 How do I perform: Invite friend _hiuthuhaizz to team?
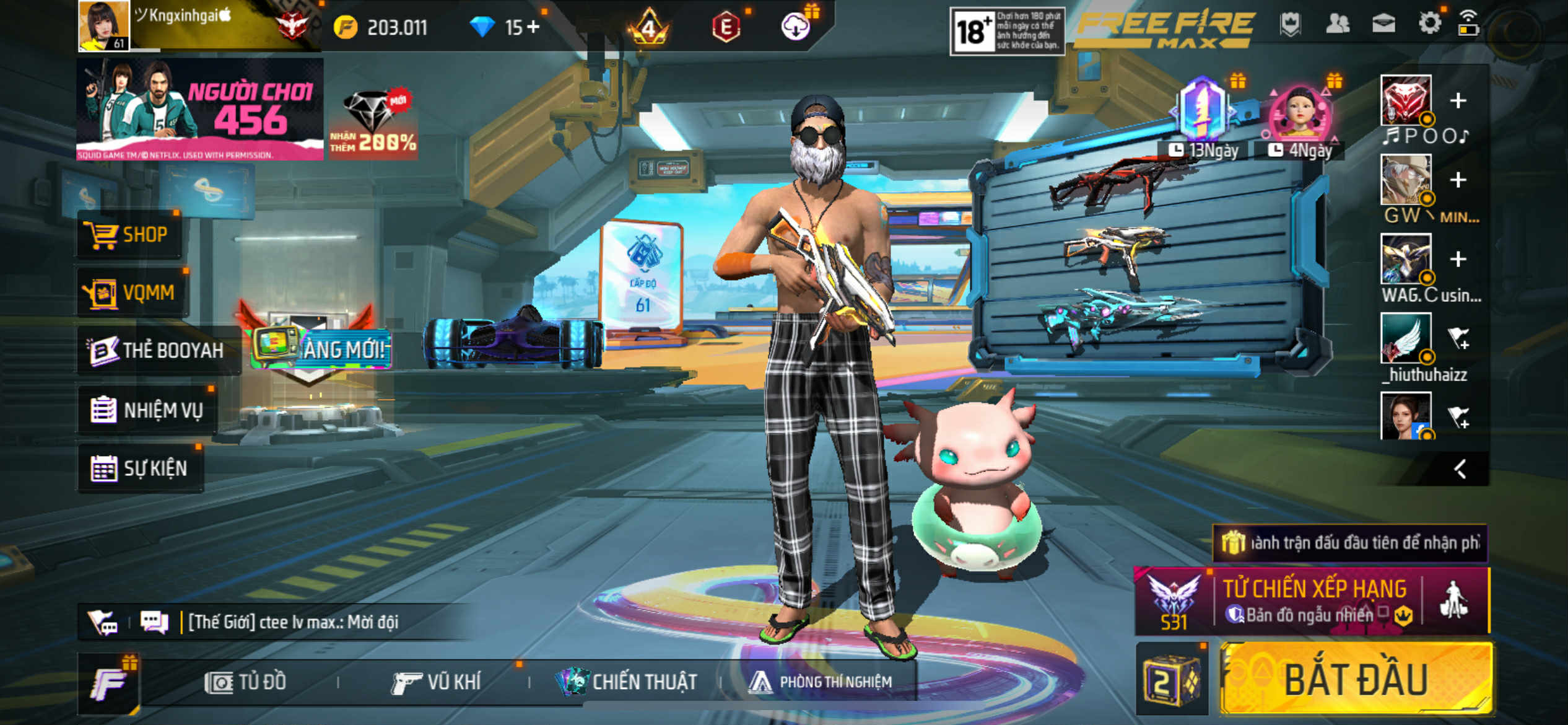1458,338
